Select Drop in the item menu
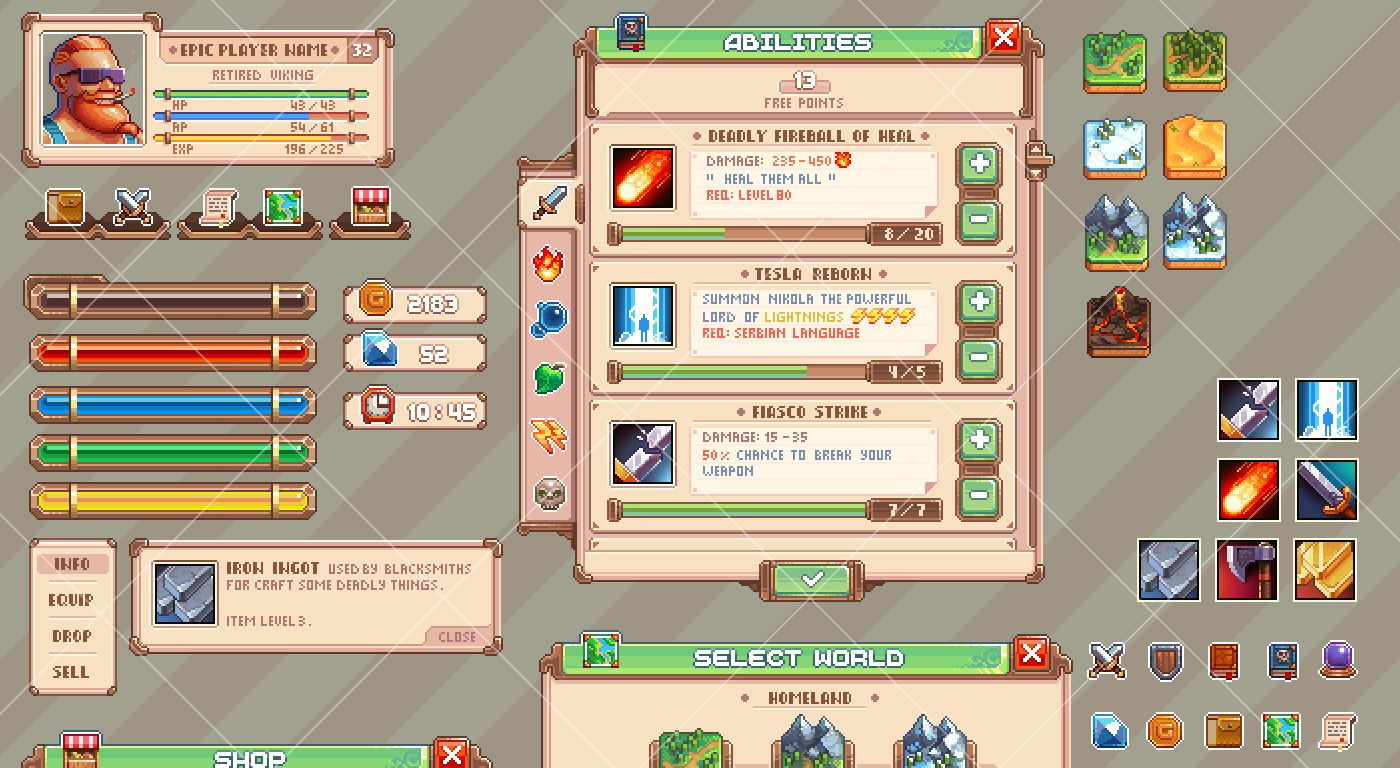The height and width of the screenshot is (768, 1400). (71, 636)
